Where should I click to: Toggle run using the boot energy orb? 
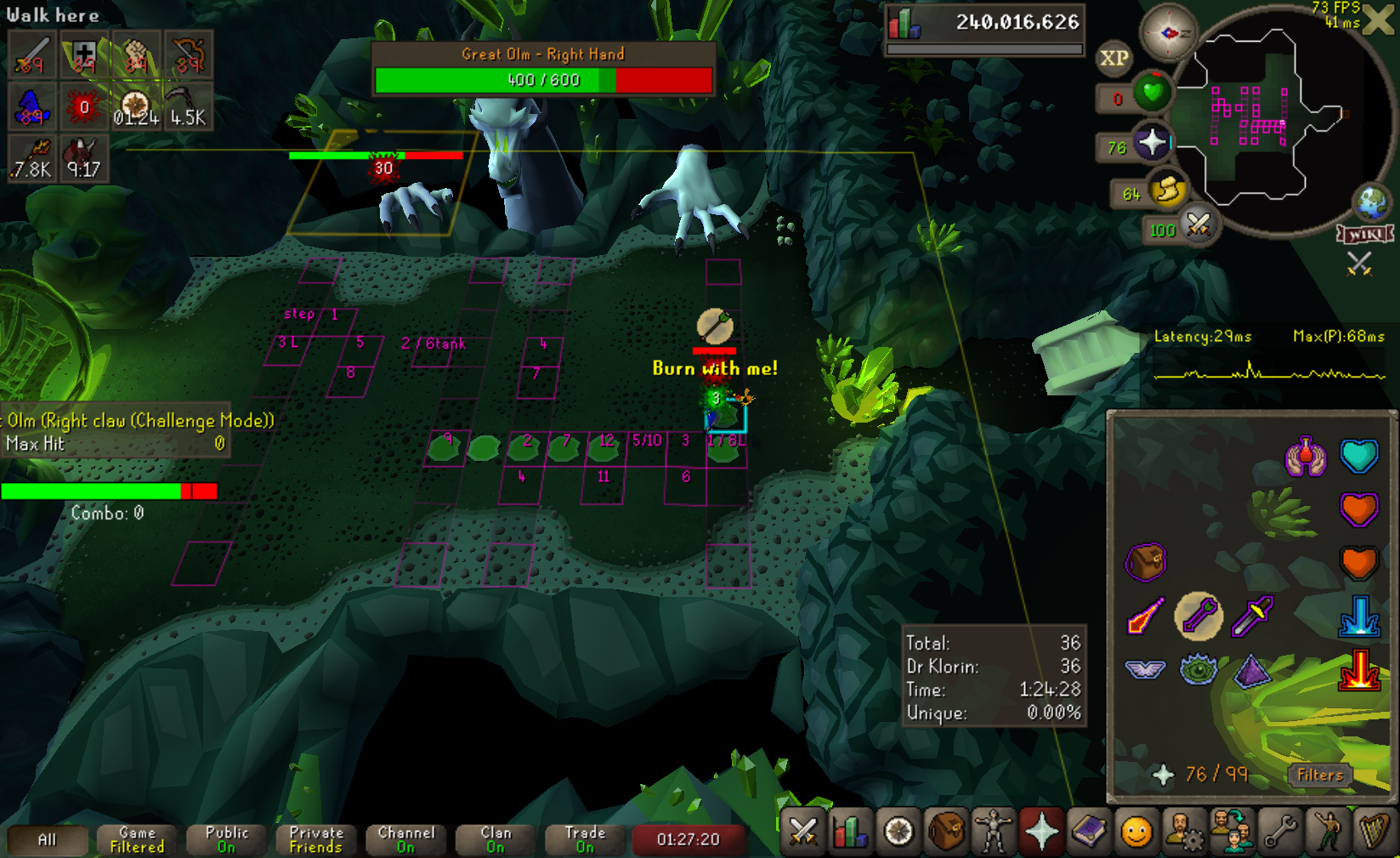[1167, 190]
